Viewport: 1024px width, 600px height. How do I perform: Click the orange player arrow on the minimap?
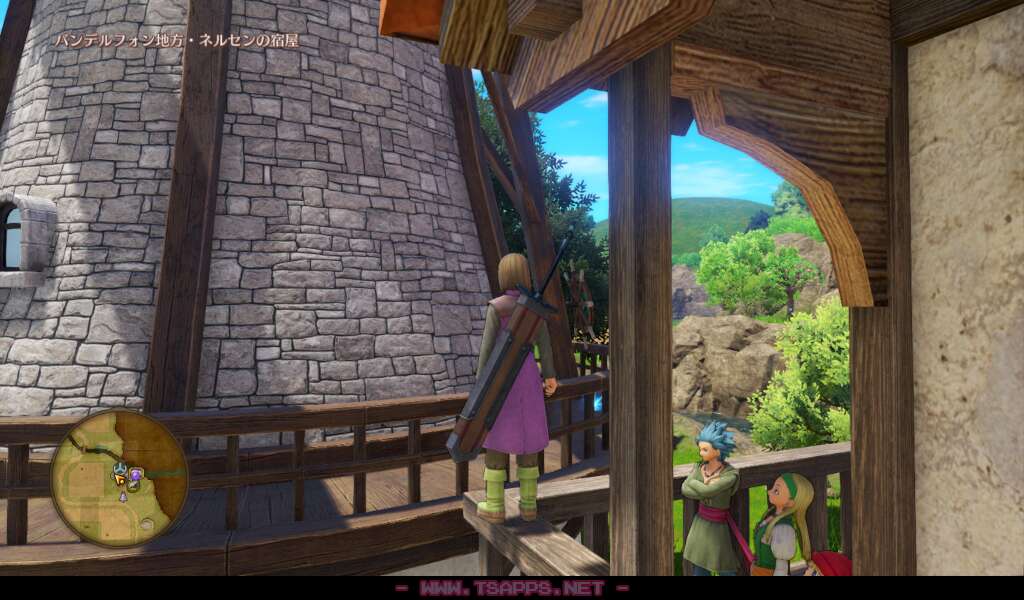coord(120,479)
